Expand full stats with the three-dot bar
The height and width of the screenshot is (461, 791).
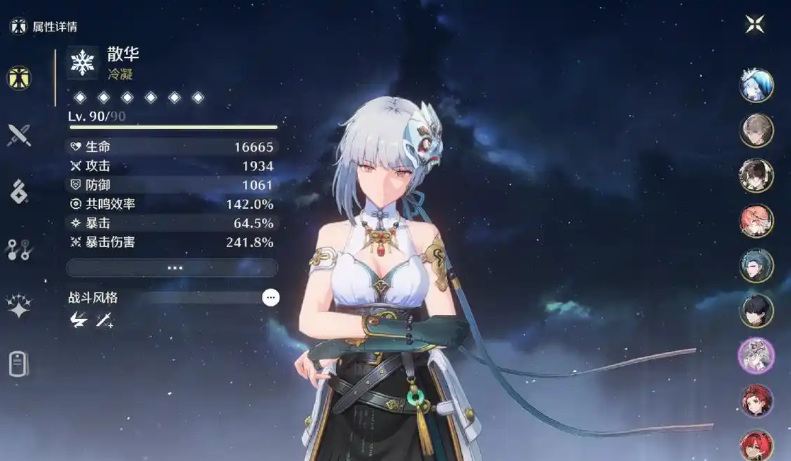tap(172, 268)
